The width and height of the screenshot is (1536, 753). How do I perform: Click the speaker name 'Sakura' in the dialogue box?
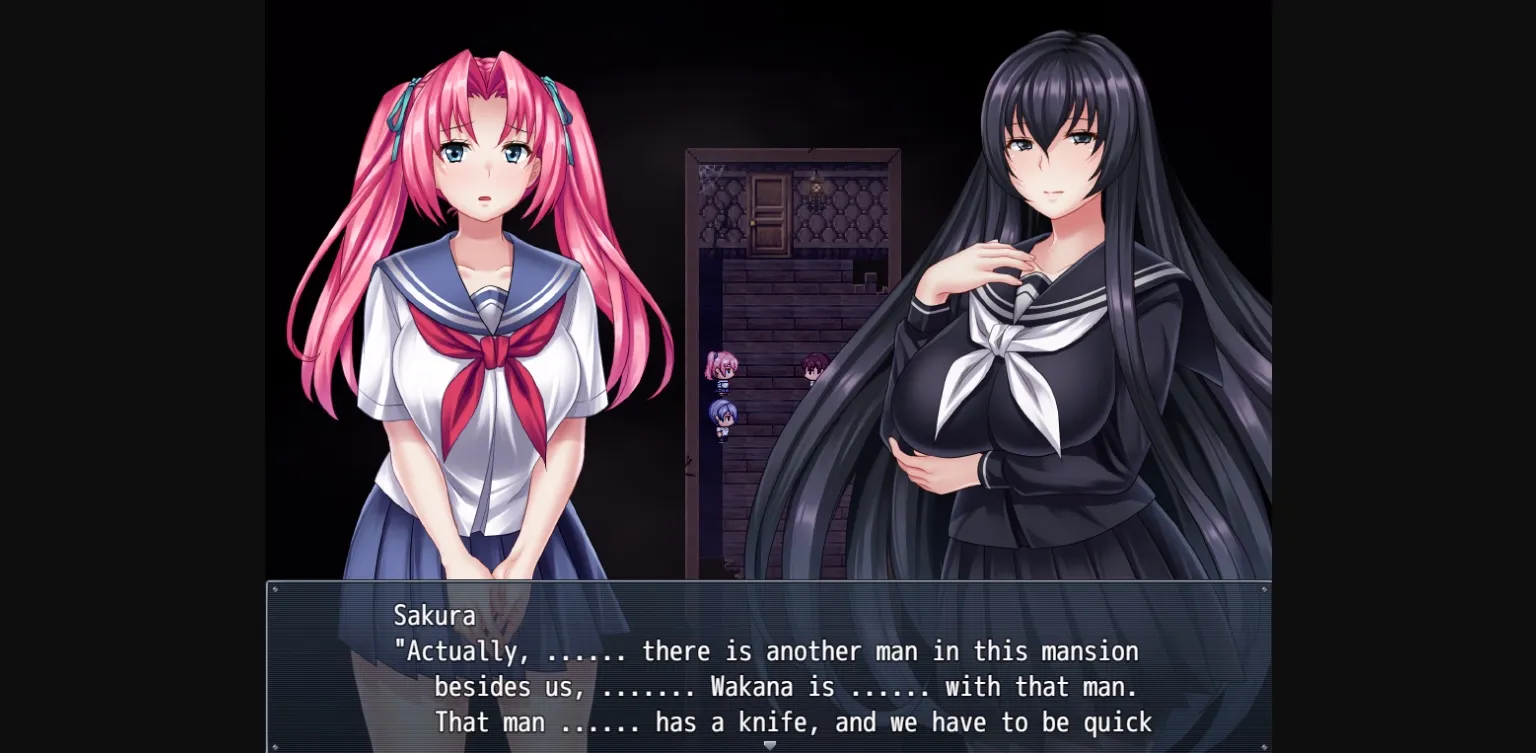pyautogui.click(x=436, y=615)
